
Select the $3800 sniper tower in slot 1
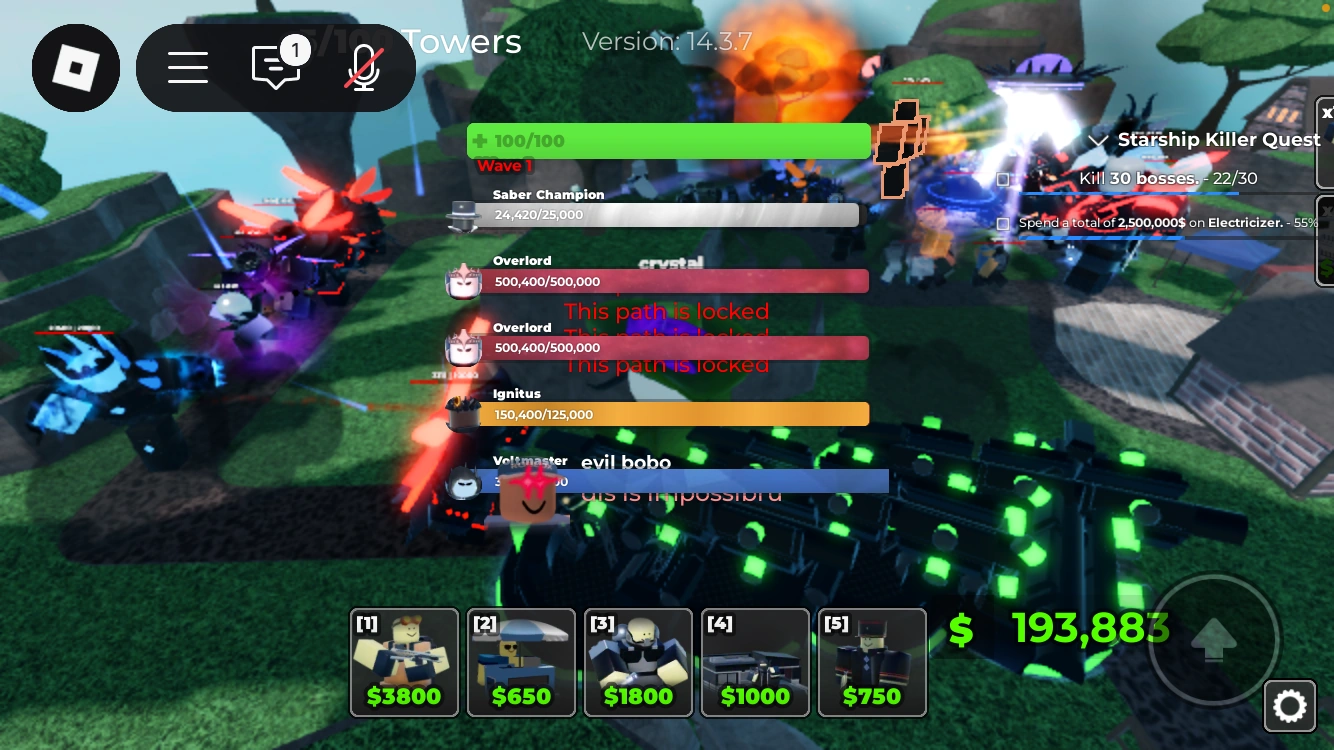[404, 662]
